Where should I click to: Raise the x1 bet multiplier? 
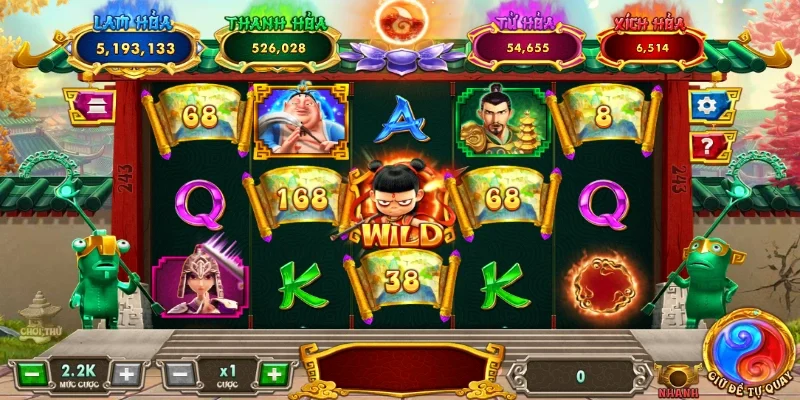point(272,375)
